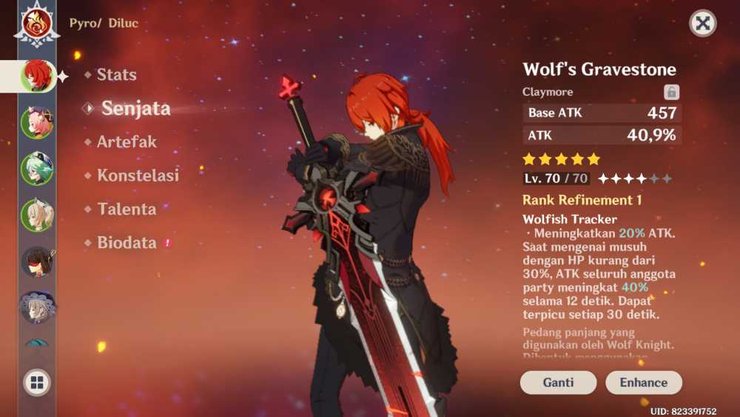Close the character screen with the X button
Screen dimensions: 740x417
(x=703, y=24)
